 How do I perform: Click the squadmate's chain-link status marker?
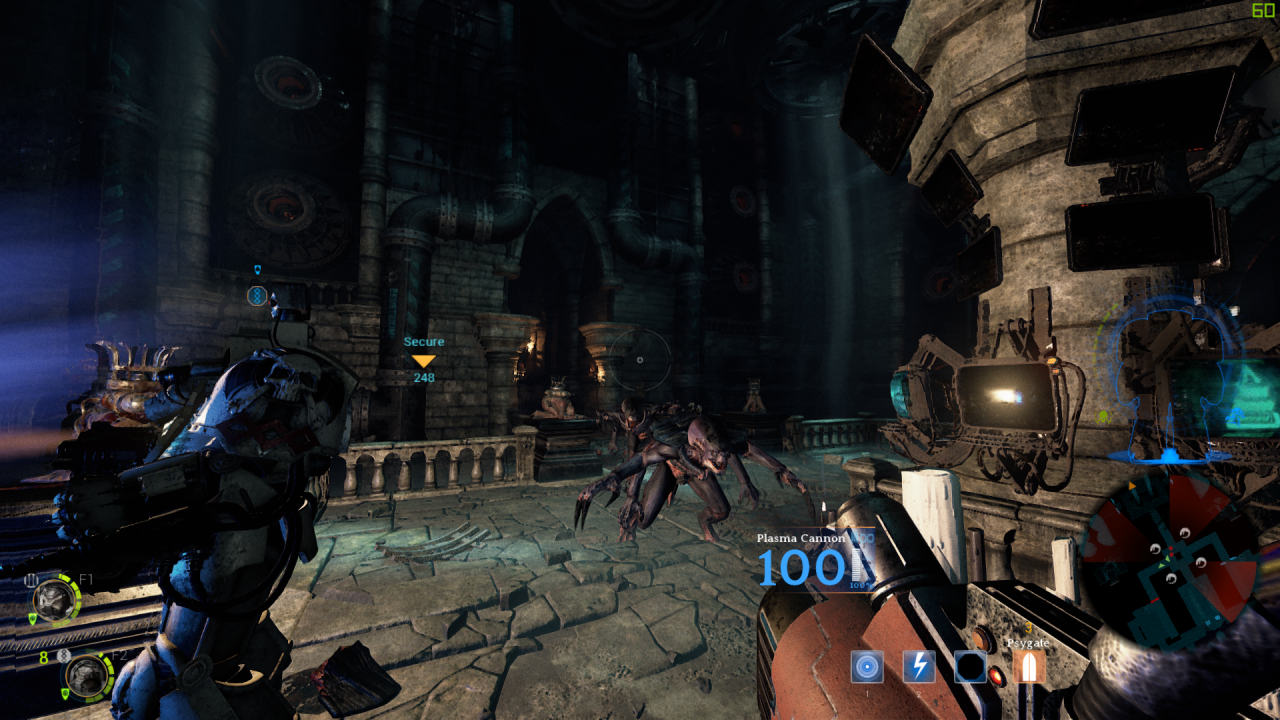point(257,295)
